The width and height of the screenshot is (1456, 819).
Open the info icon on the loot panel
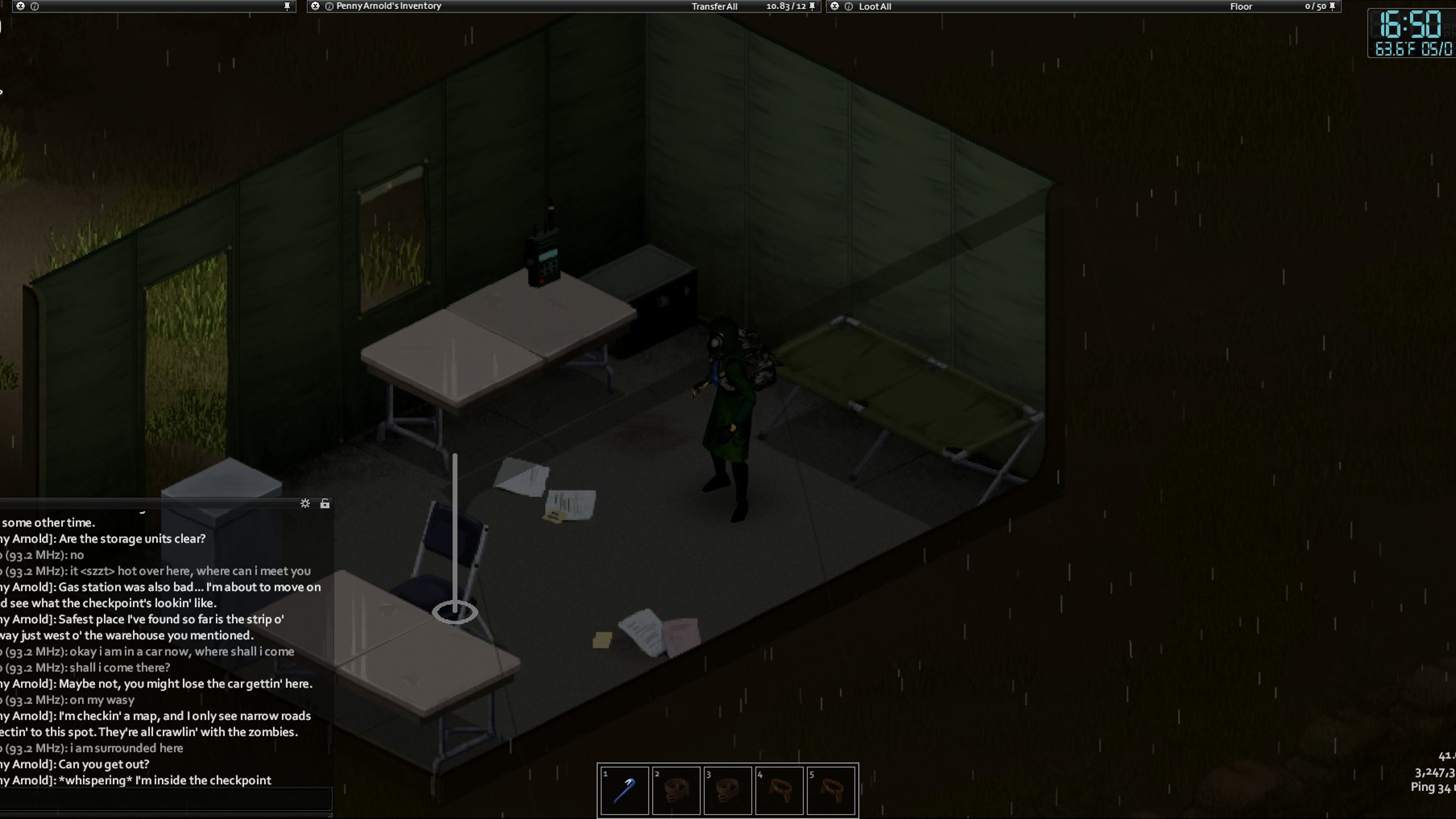848,6
